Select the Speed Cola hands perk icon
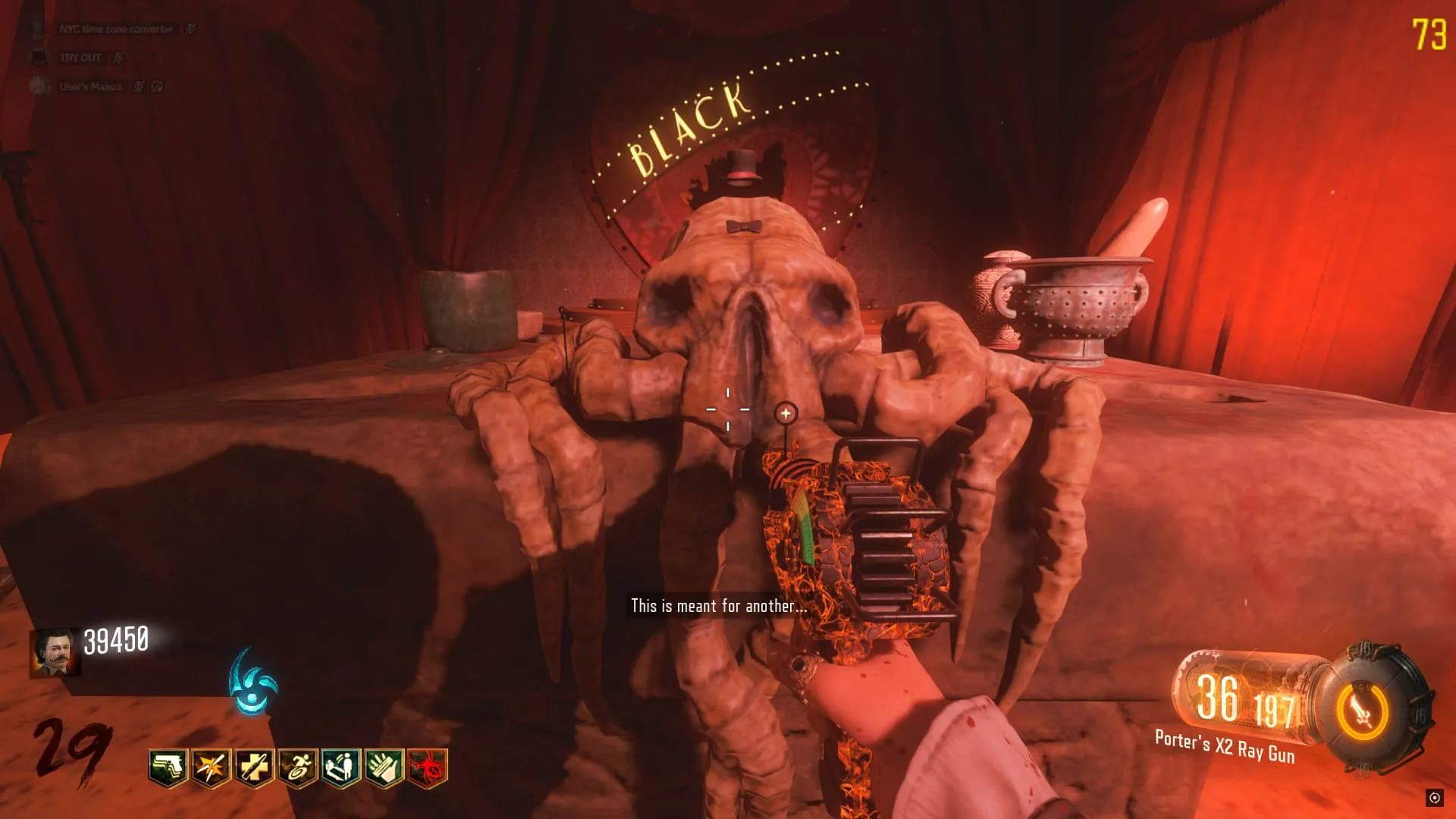This screenshot has width=1456, height=819. (x=384, y=768)
